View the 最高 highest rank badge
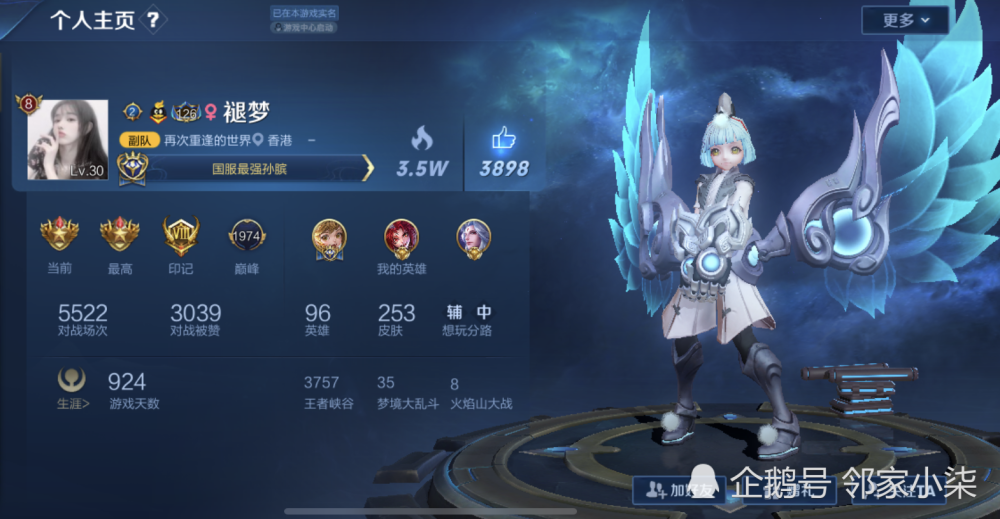 (119, 236)
